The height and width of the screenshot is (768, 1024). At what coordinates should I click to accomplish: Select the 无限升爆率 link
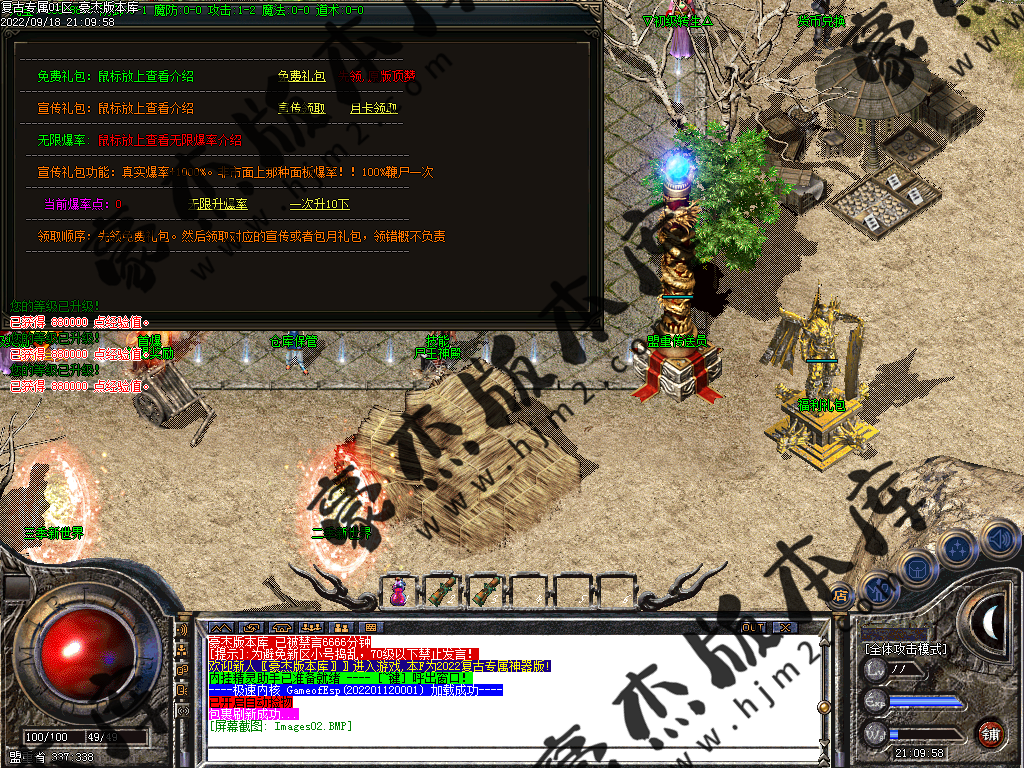(x=220, y=204)
